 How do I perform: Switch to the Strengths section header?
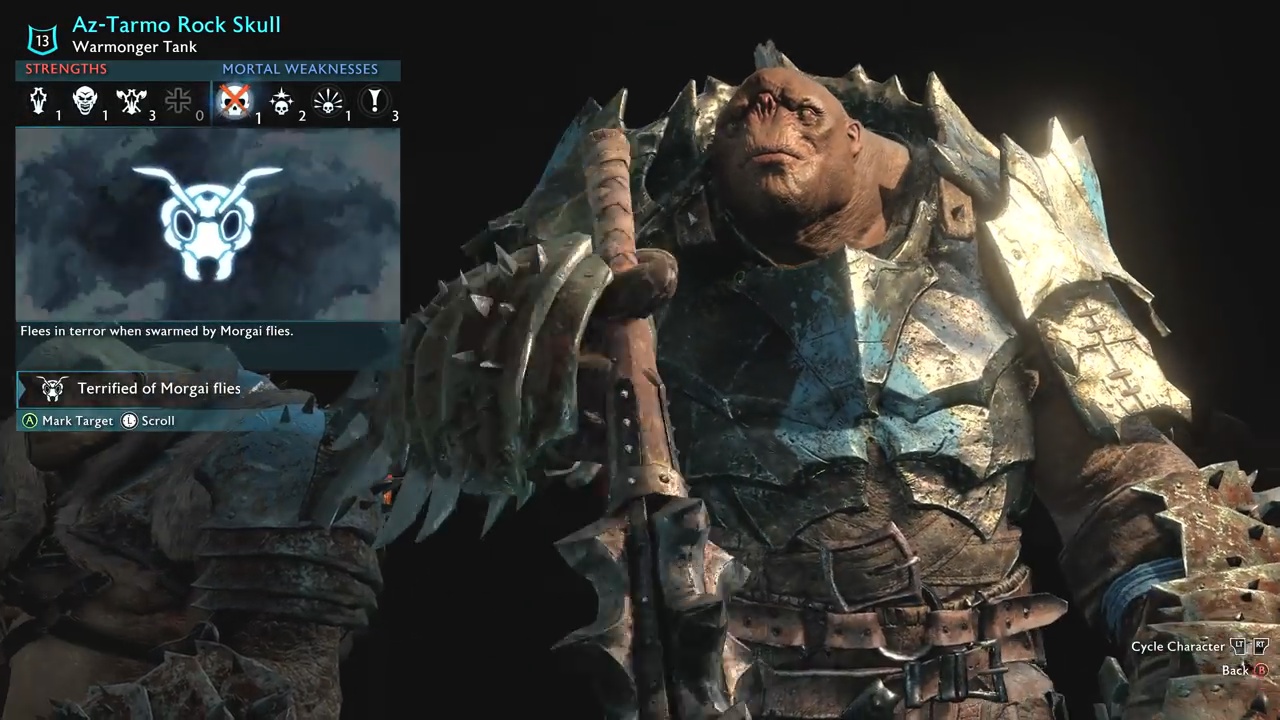[x=66, y=69]
